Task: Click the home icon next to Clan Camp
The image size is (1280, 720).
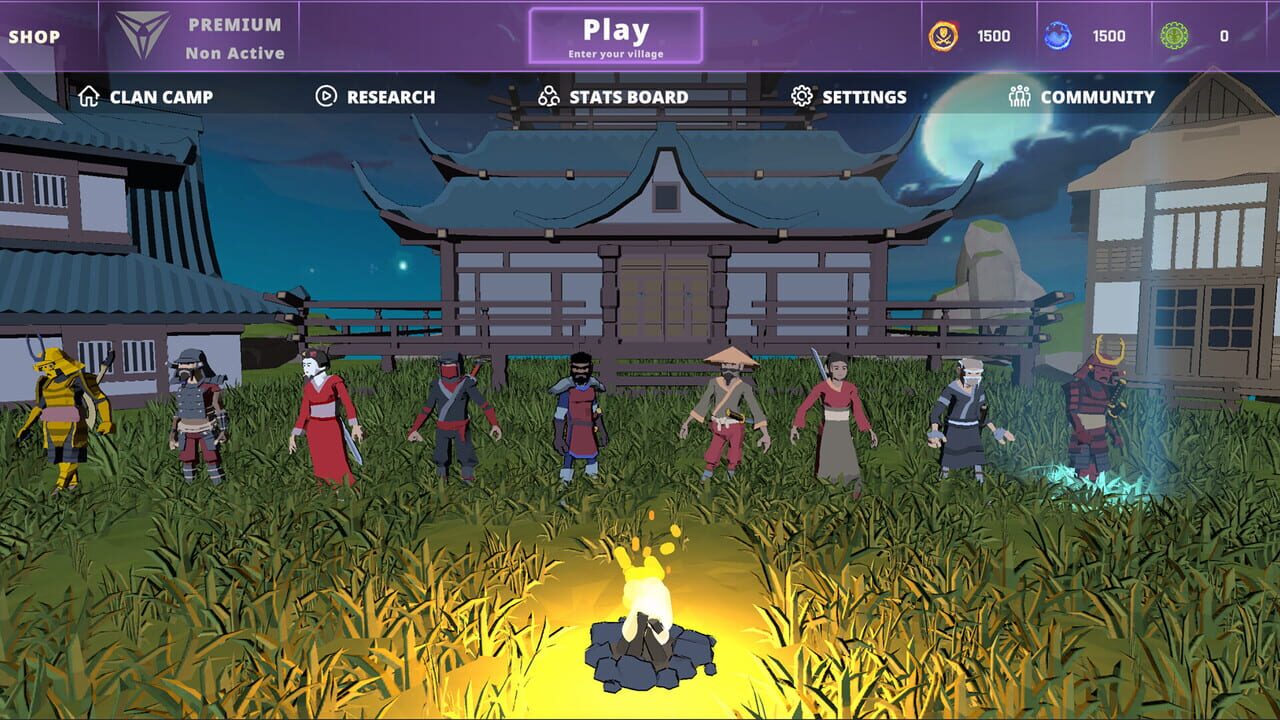Action: coord(90,96)
